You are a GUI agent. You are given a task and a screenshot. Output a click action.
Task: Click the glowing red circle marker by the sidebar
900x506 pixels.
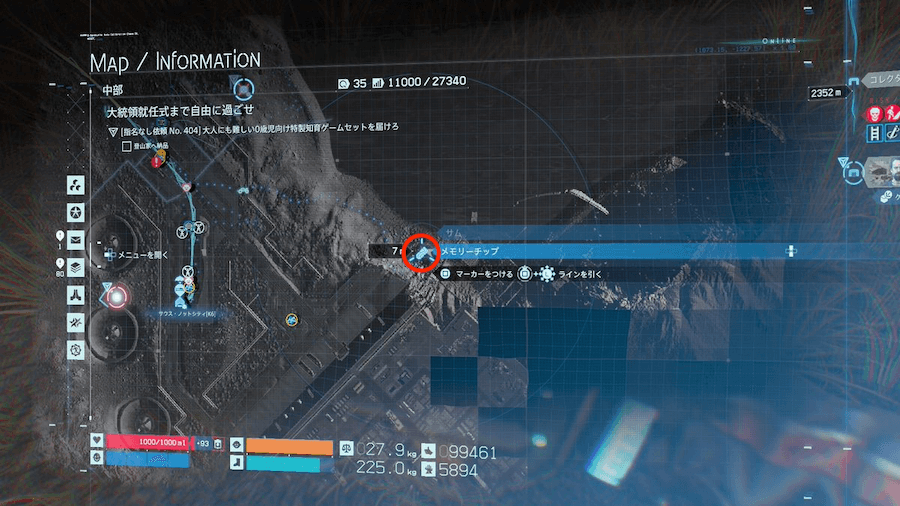(117, 296)
